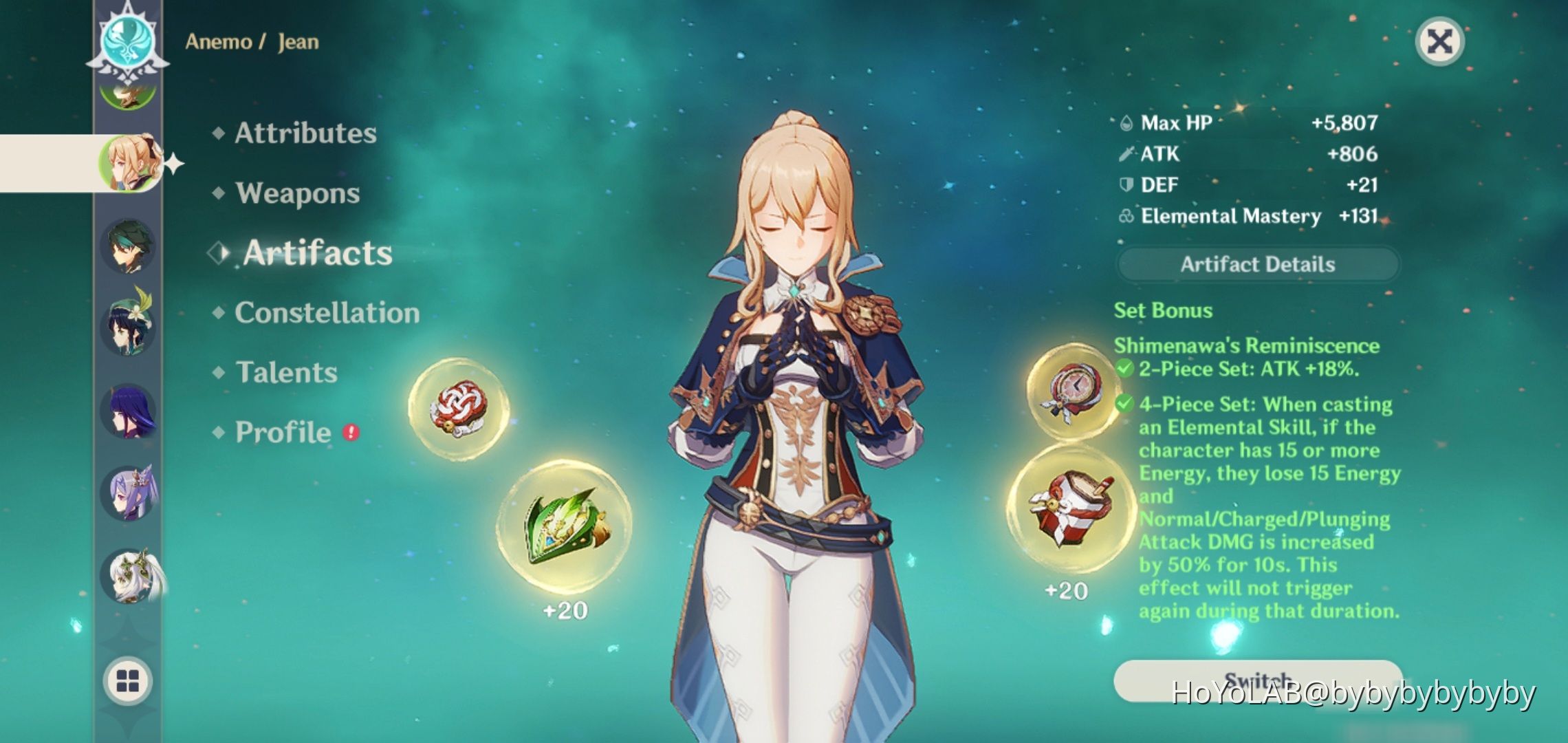
Task: Open the four-square character grid button
Action: click(x=128, y=681)
